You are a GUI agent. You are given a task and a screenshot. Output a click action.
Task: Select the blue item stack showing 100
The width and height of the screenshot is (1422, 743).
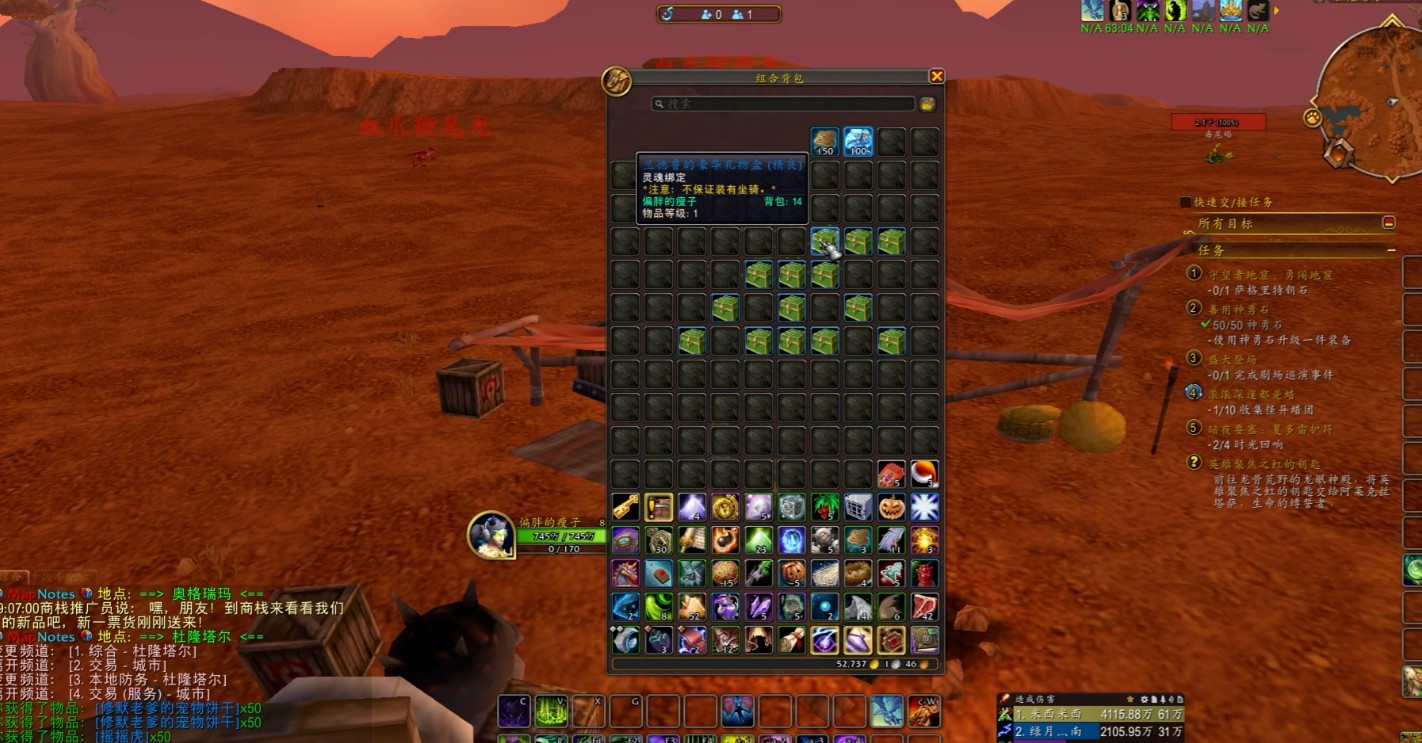point(858,142)
